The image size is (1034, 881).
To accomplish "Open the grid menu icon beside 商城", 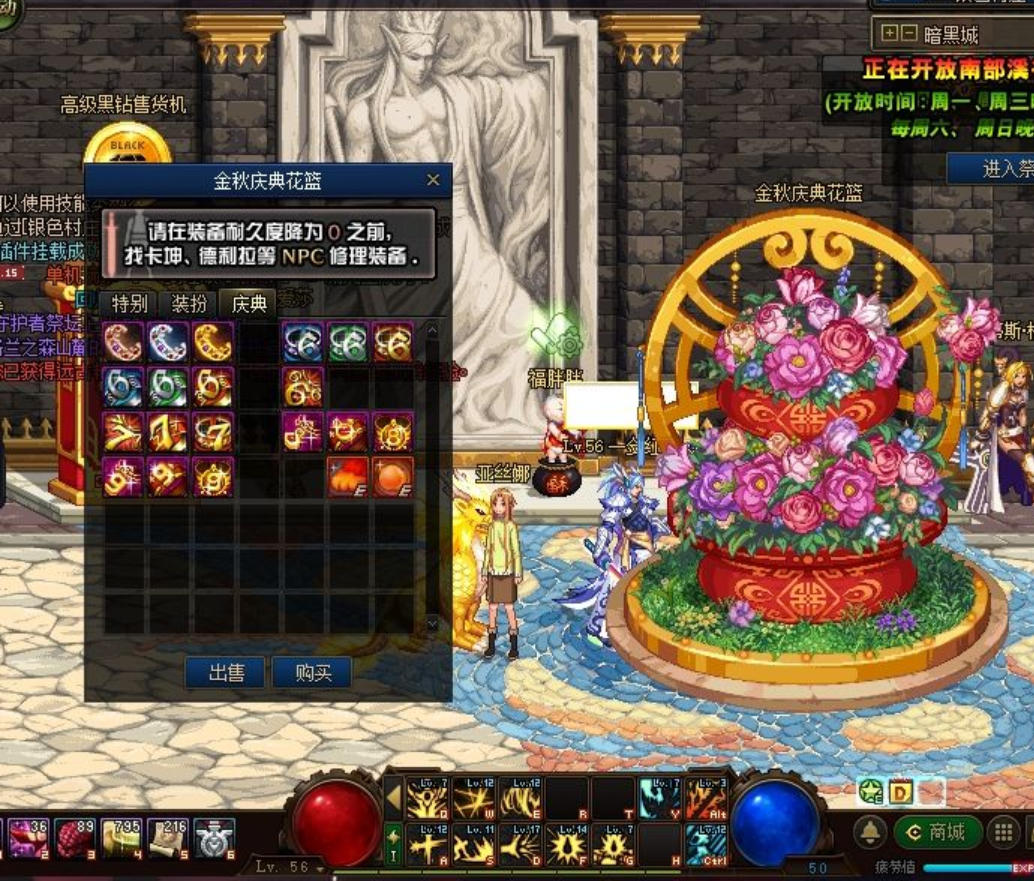I will pos(1002,832).
